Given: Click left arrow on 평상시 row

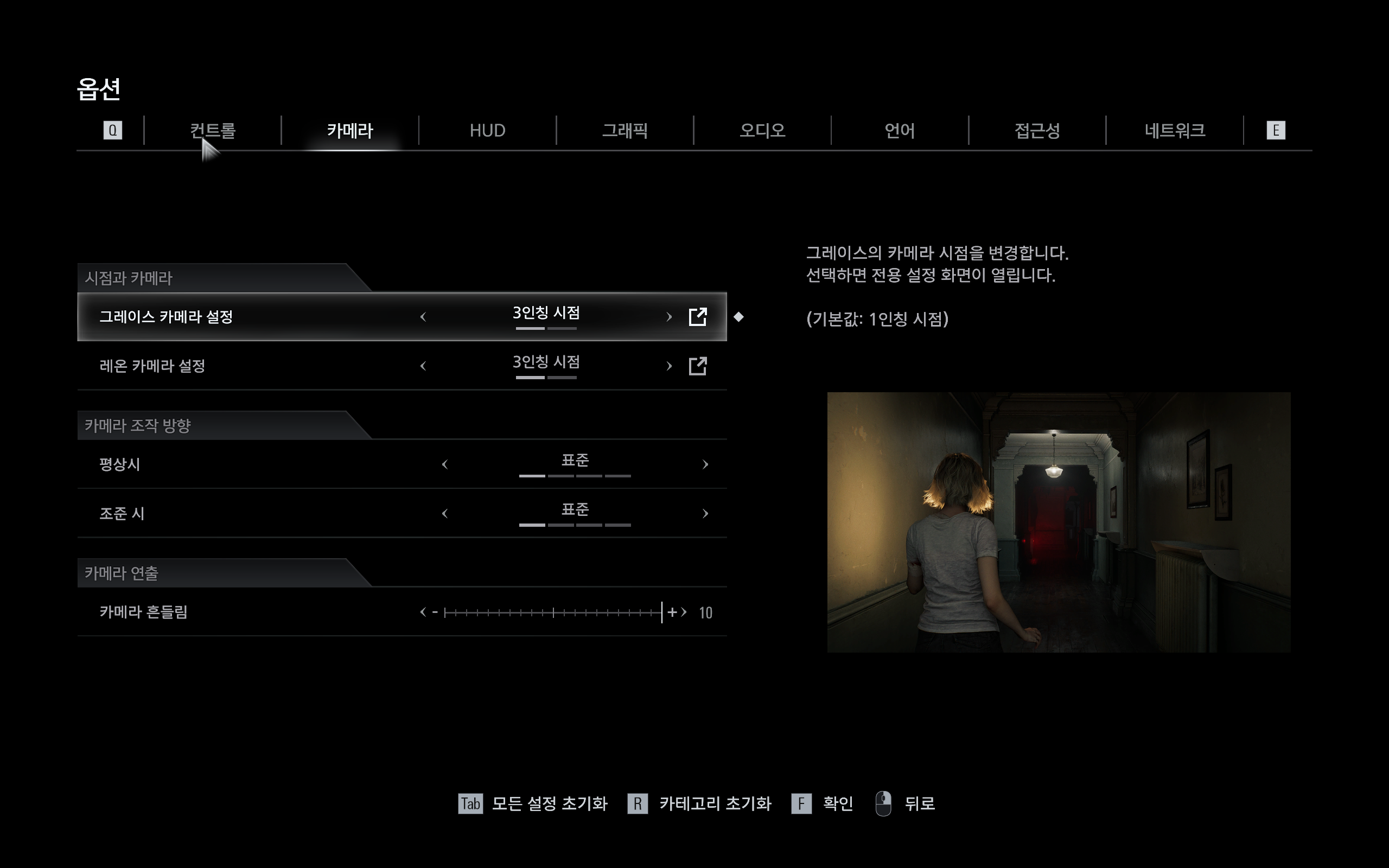Looking at the screenshot, I should click(x=445, y=464).
